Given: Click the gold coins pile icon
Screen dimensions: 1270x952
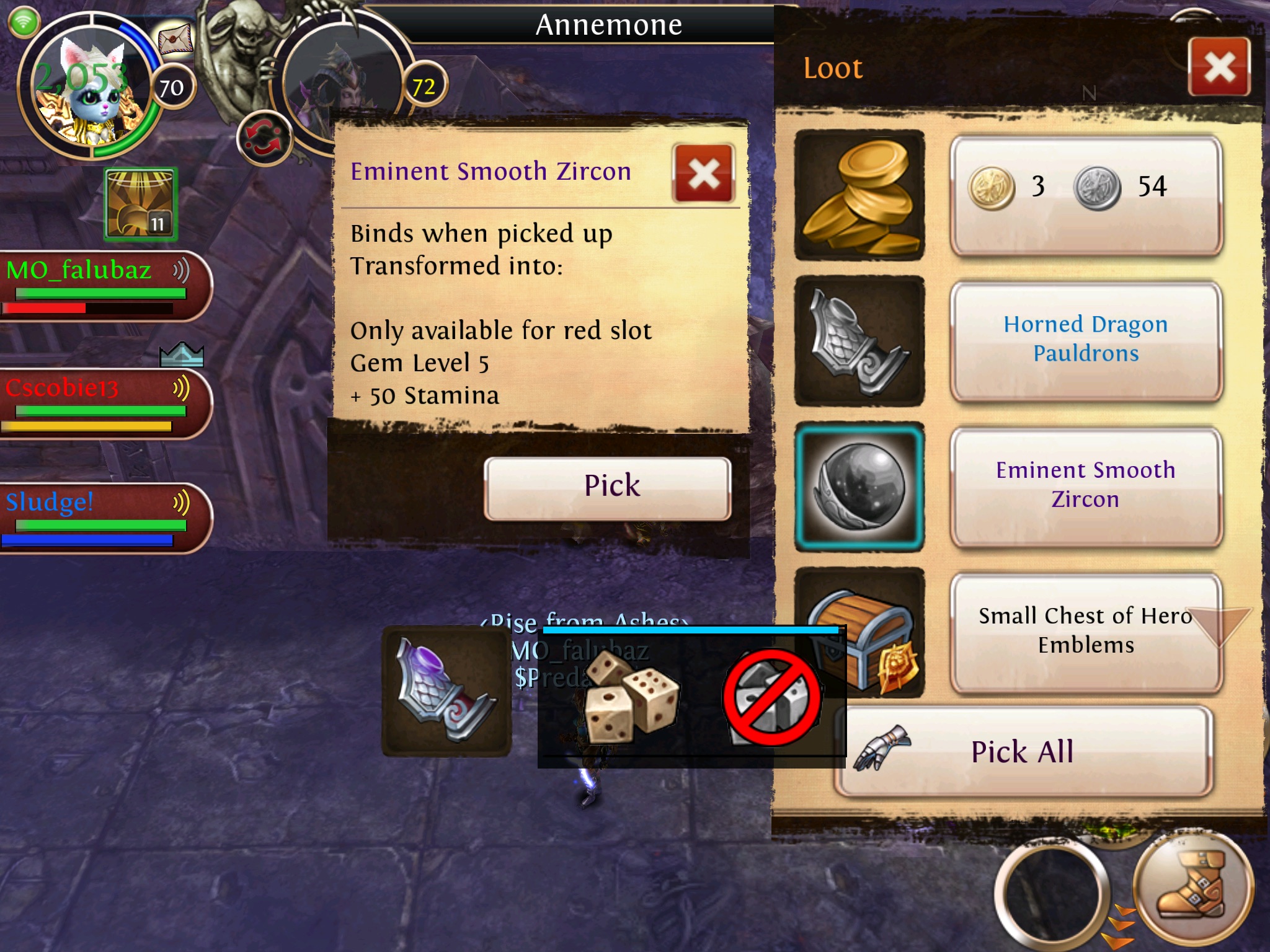Looking at the screenshot, I should (x=859, y=195).
